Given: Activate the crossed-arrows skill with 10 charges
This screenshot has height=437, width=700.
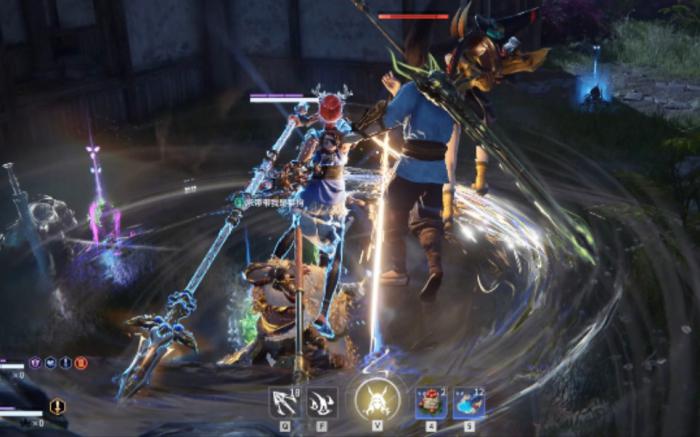Looking at the screenshot, I should pos(284,402).
